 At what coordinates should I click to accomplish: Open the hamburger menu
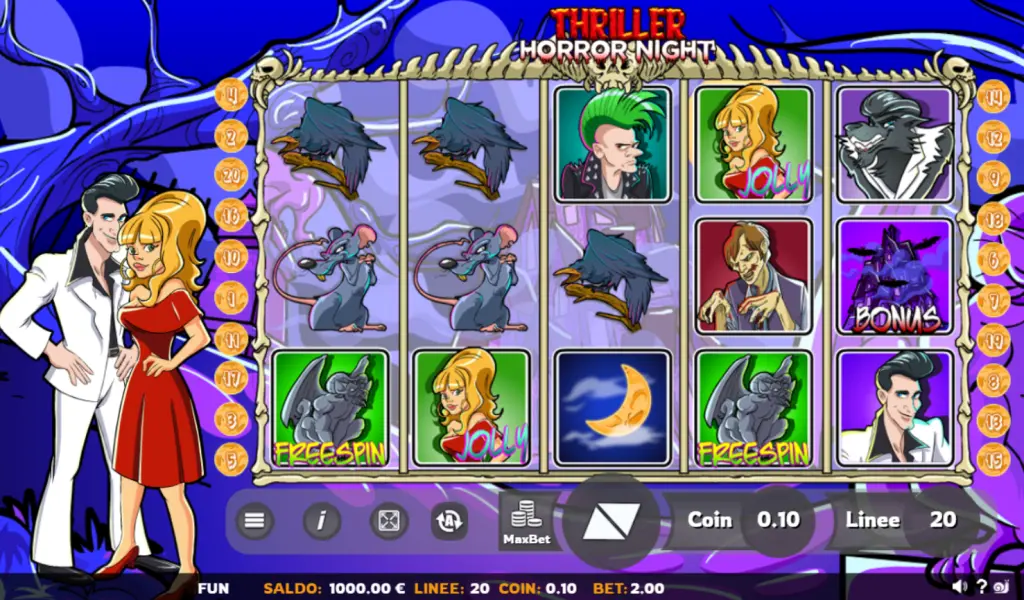(x=255, y=520)
